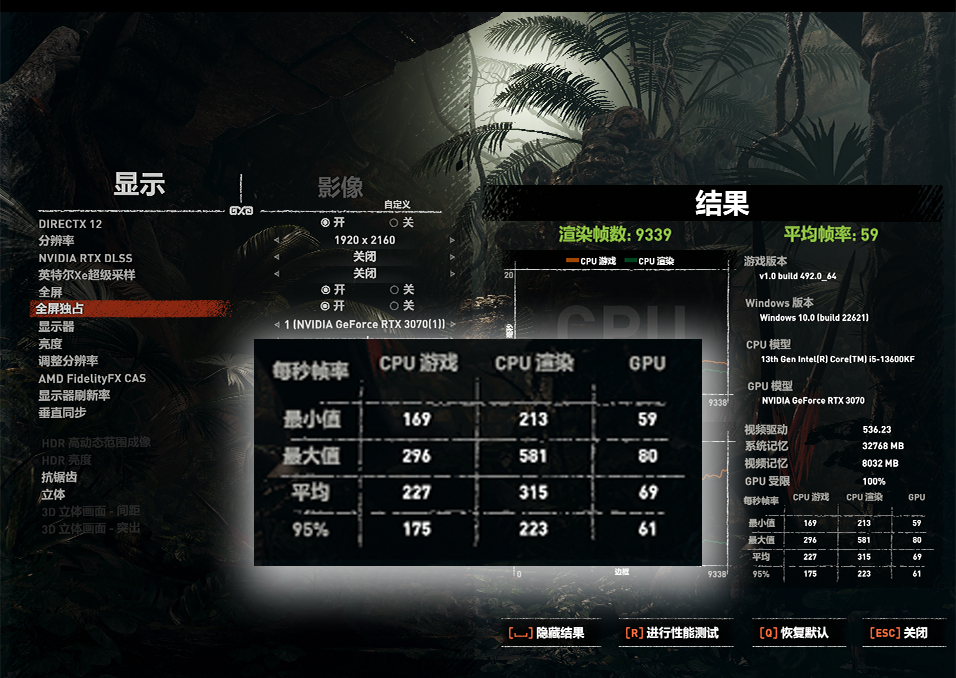Hide the results with 隐藏结果
The image size is (956, 678).
546,633
